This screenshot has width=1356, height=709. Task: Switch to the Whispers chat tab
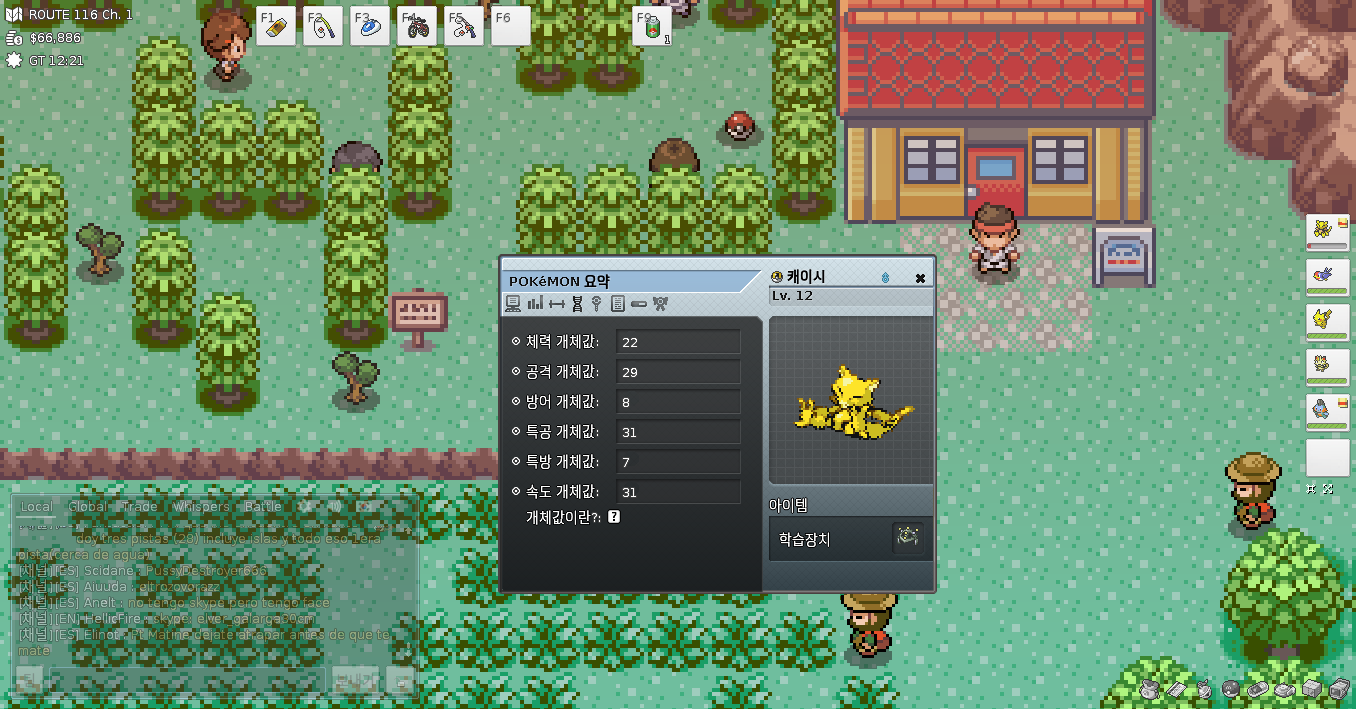tap(201, 506)
